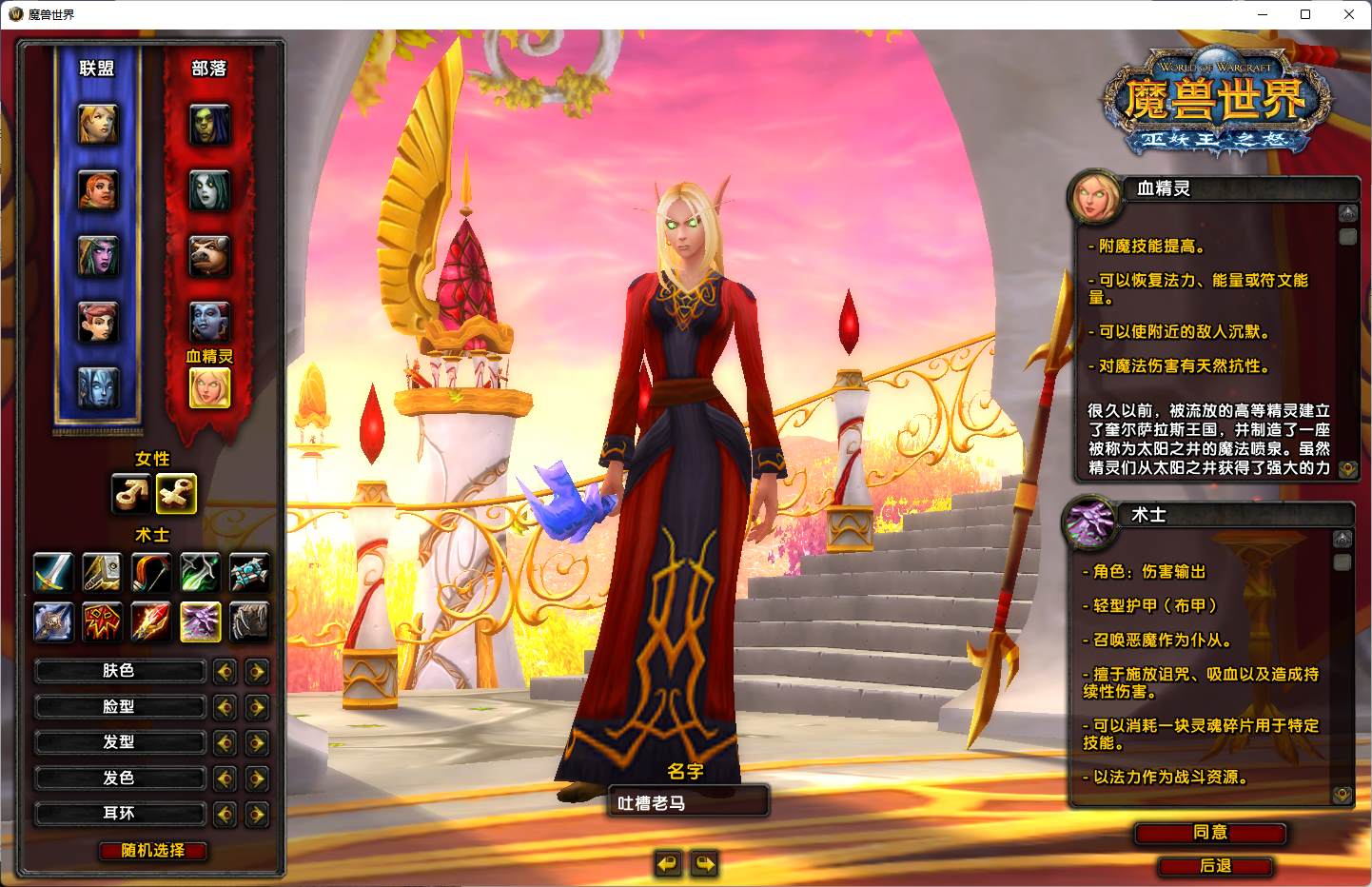Screen dimensions: 1372x887
Task: Choose the Night Elf race portrait
Action: click(98, 257)
